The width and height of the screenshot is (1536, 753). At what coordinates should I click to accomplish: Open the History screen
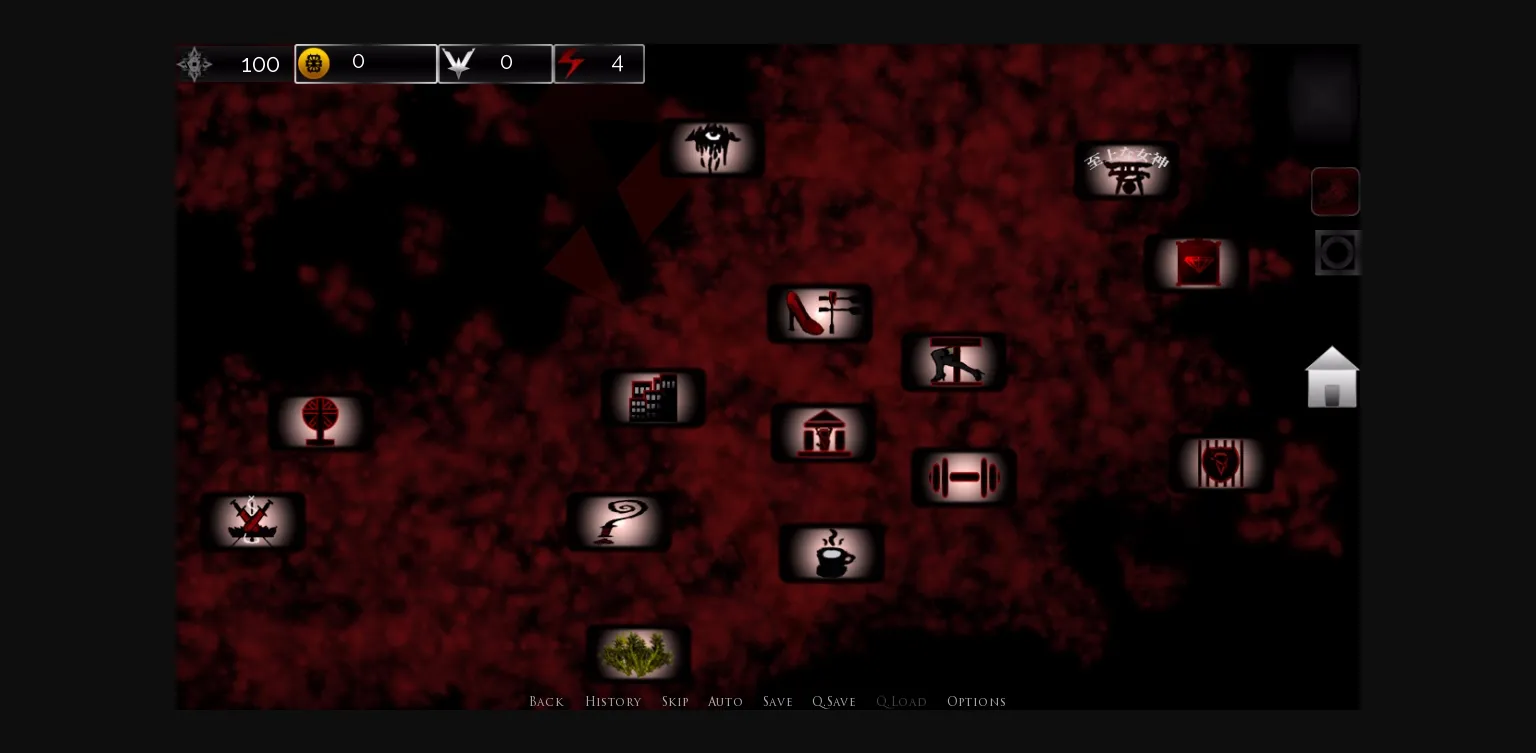click(613, 701)
